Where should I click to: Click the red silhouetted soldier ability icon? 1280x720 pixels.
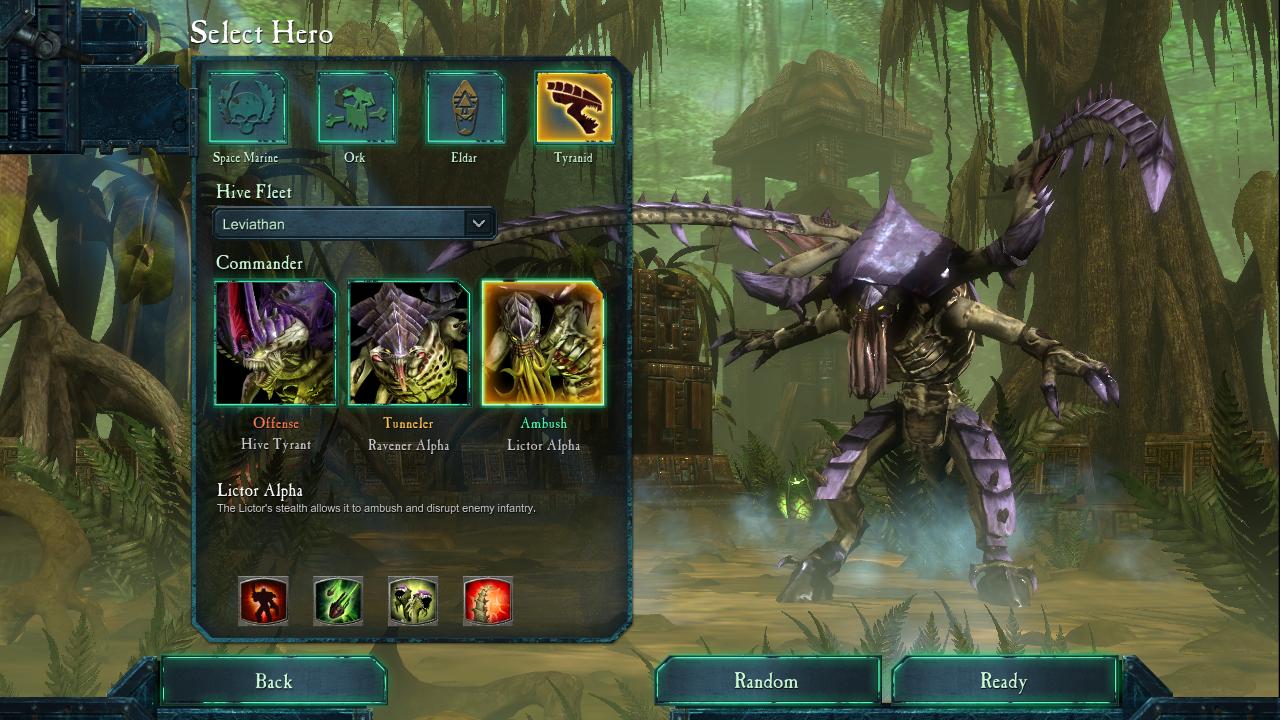click(x=263, y=601)
